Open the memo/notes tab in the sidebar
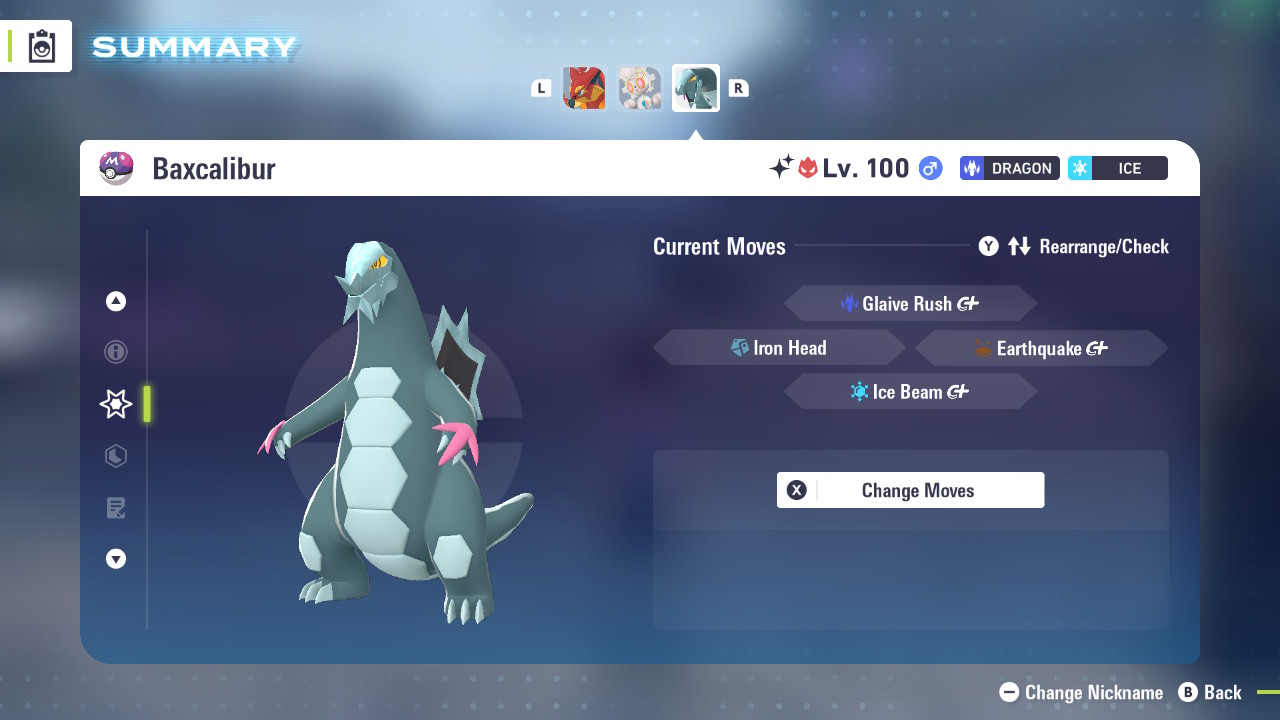The image size is (1280, 720). 115,508
